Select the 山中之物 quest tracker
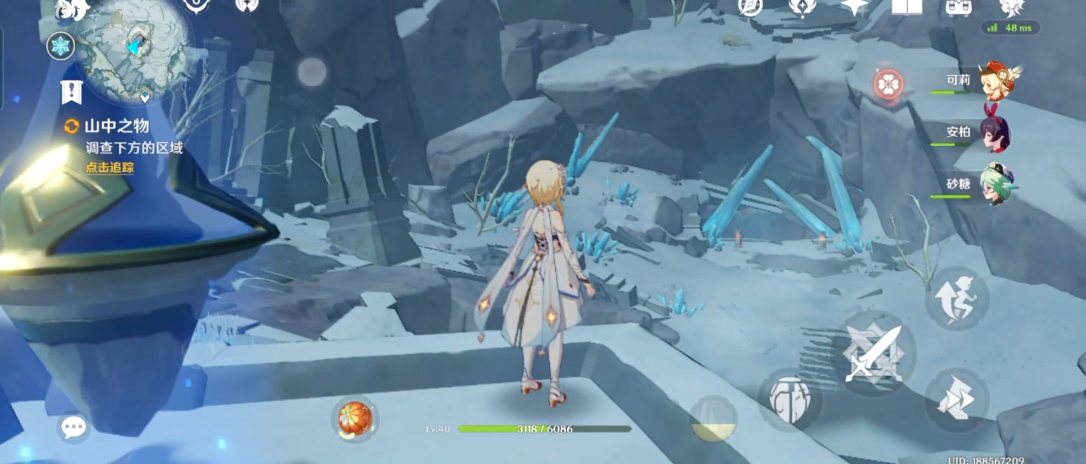Screen dimensions: 1086x464 click(115, 126)
